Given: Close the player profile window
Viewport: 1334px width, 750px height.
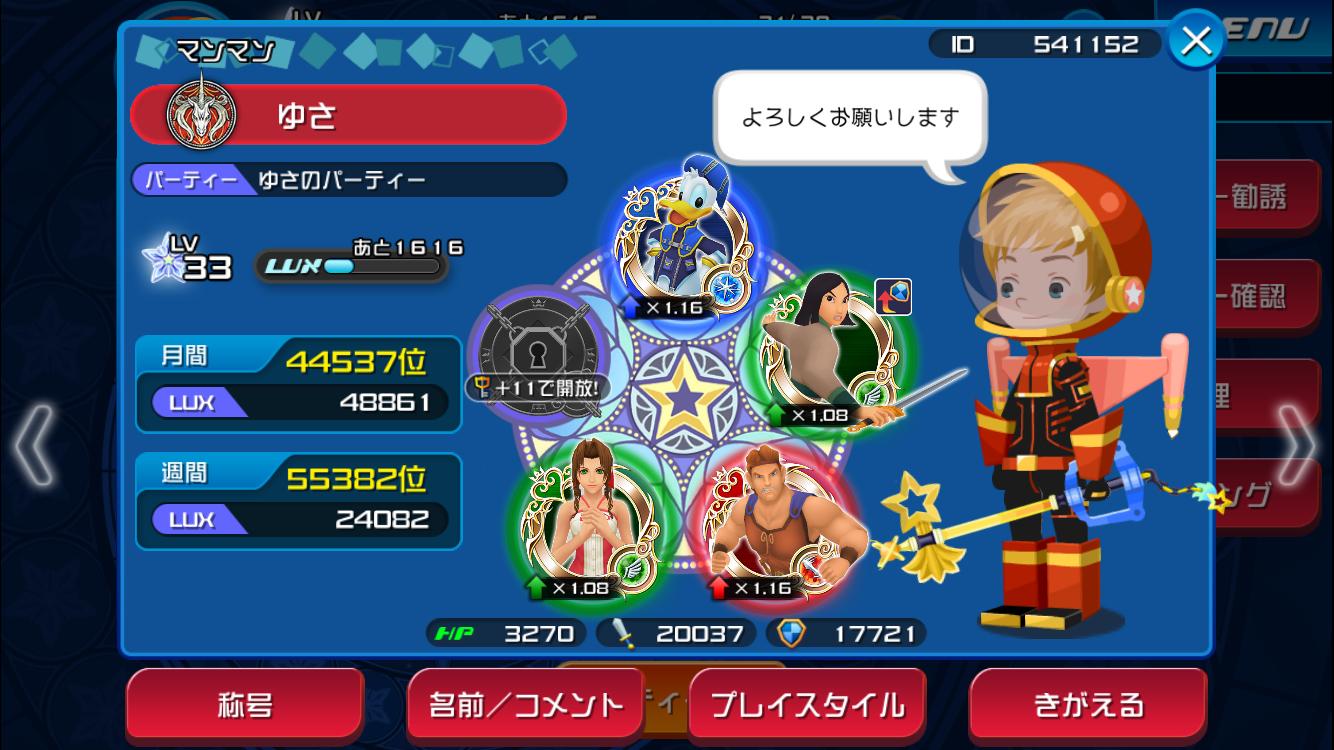Looking at the screenshot, I should (x=1196, y=42).
